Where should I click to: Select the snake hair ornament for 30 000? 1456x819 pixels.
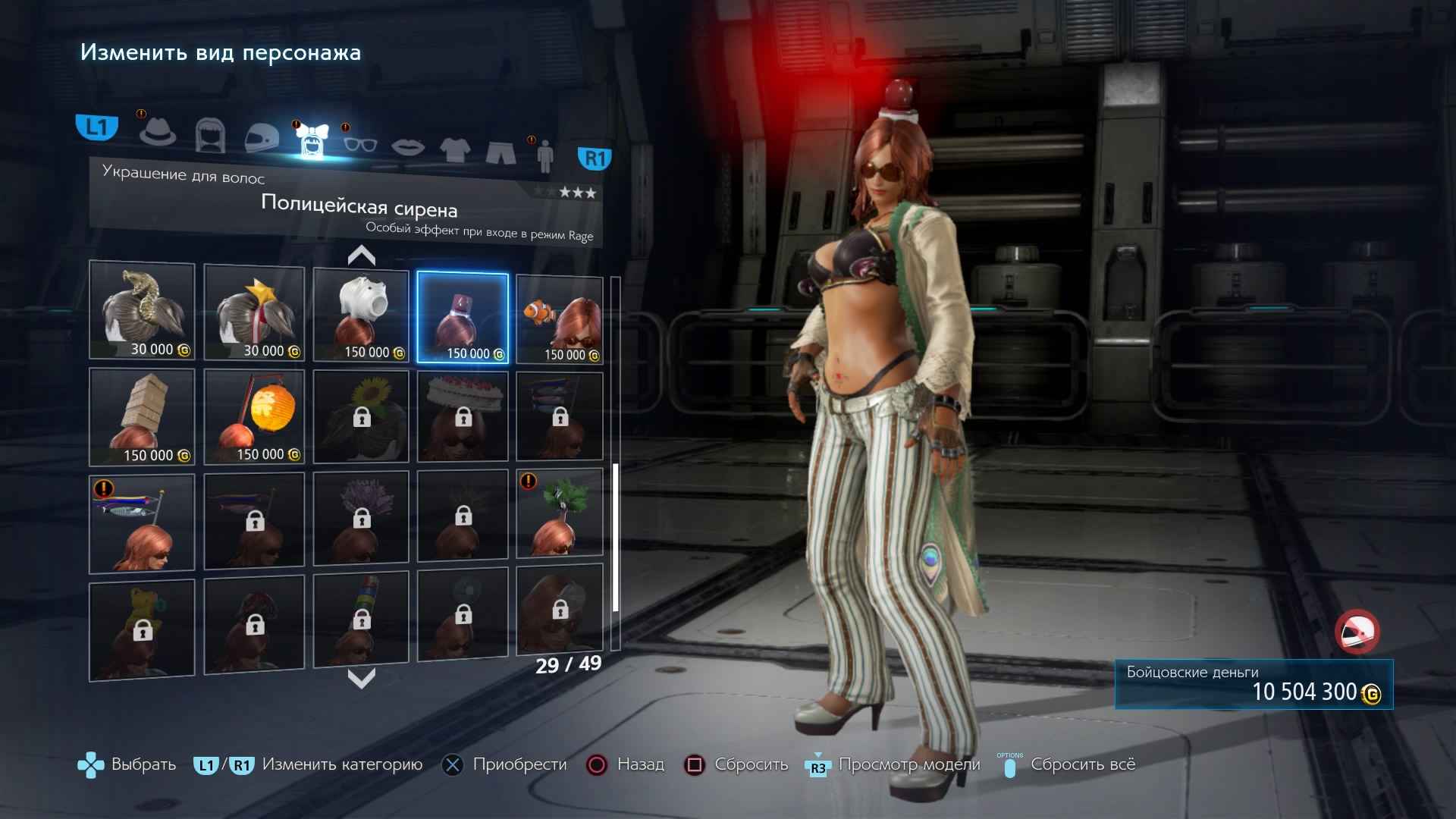click(x=142, y=310)
